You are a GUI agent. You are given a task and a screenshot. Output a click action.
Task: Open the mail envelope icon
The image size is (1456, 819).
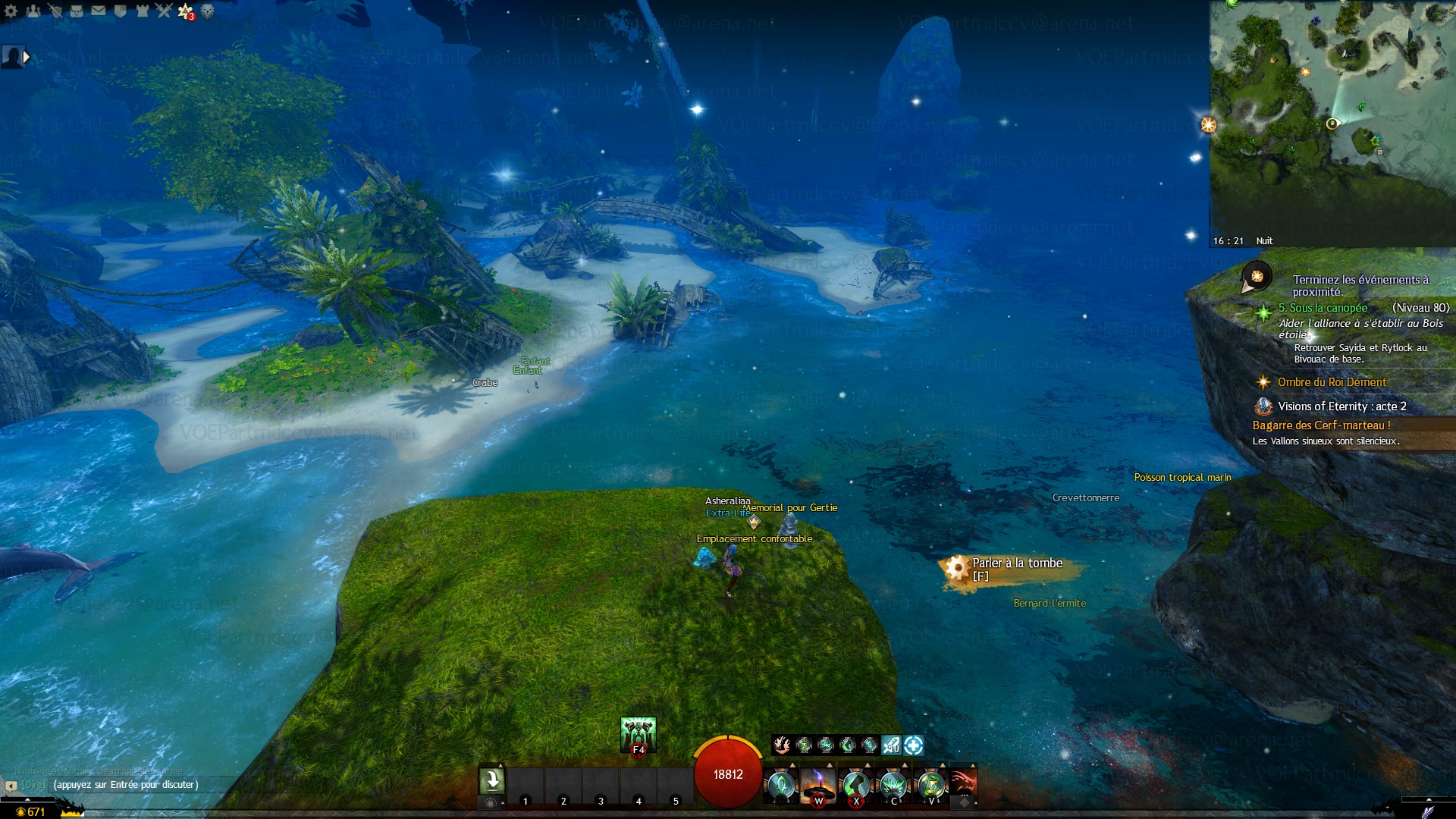[x=99, y=11]
